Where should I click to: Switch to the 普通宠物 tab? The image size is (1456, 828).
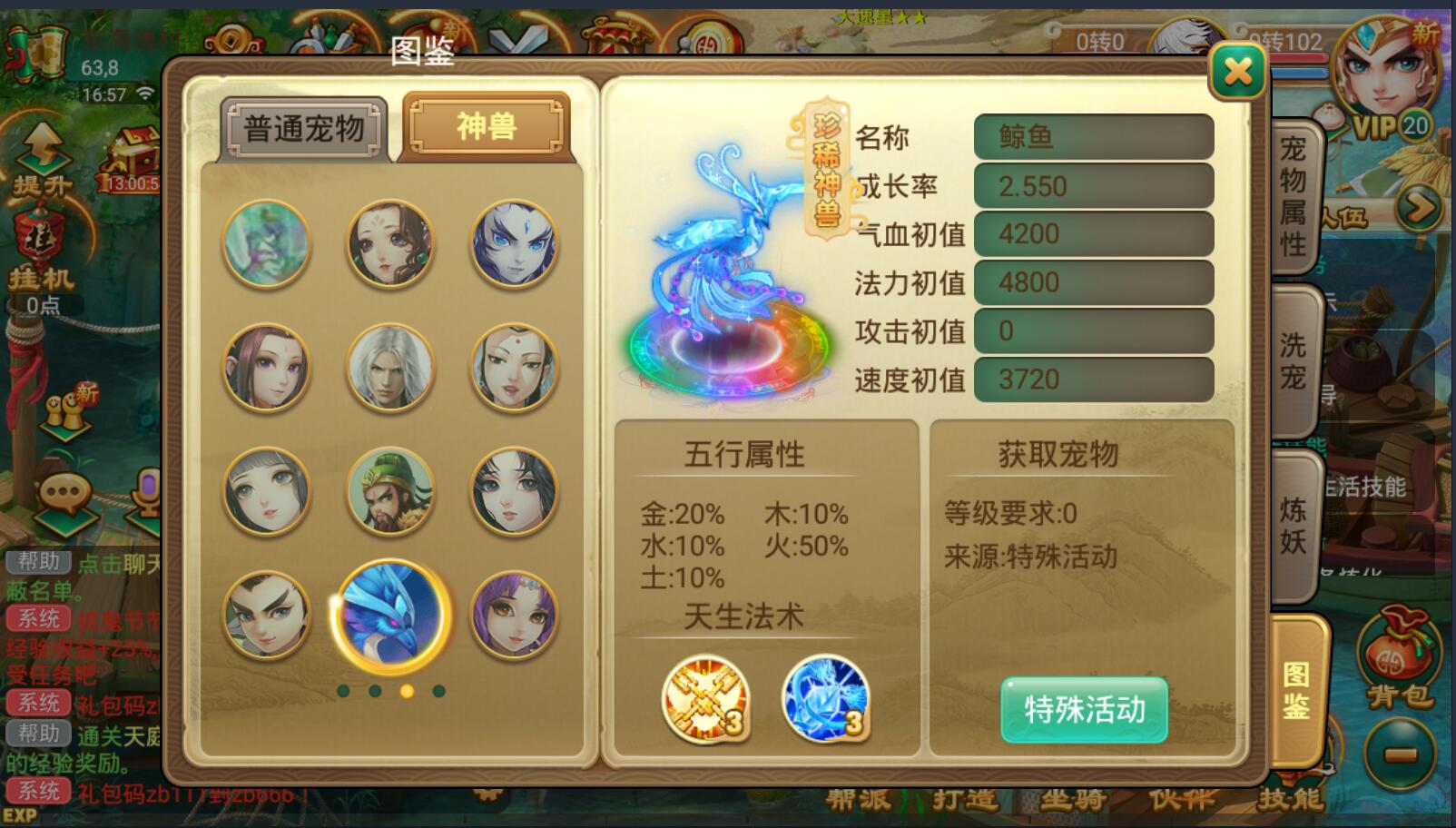click(302, 127)
